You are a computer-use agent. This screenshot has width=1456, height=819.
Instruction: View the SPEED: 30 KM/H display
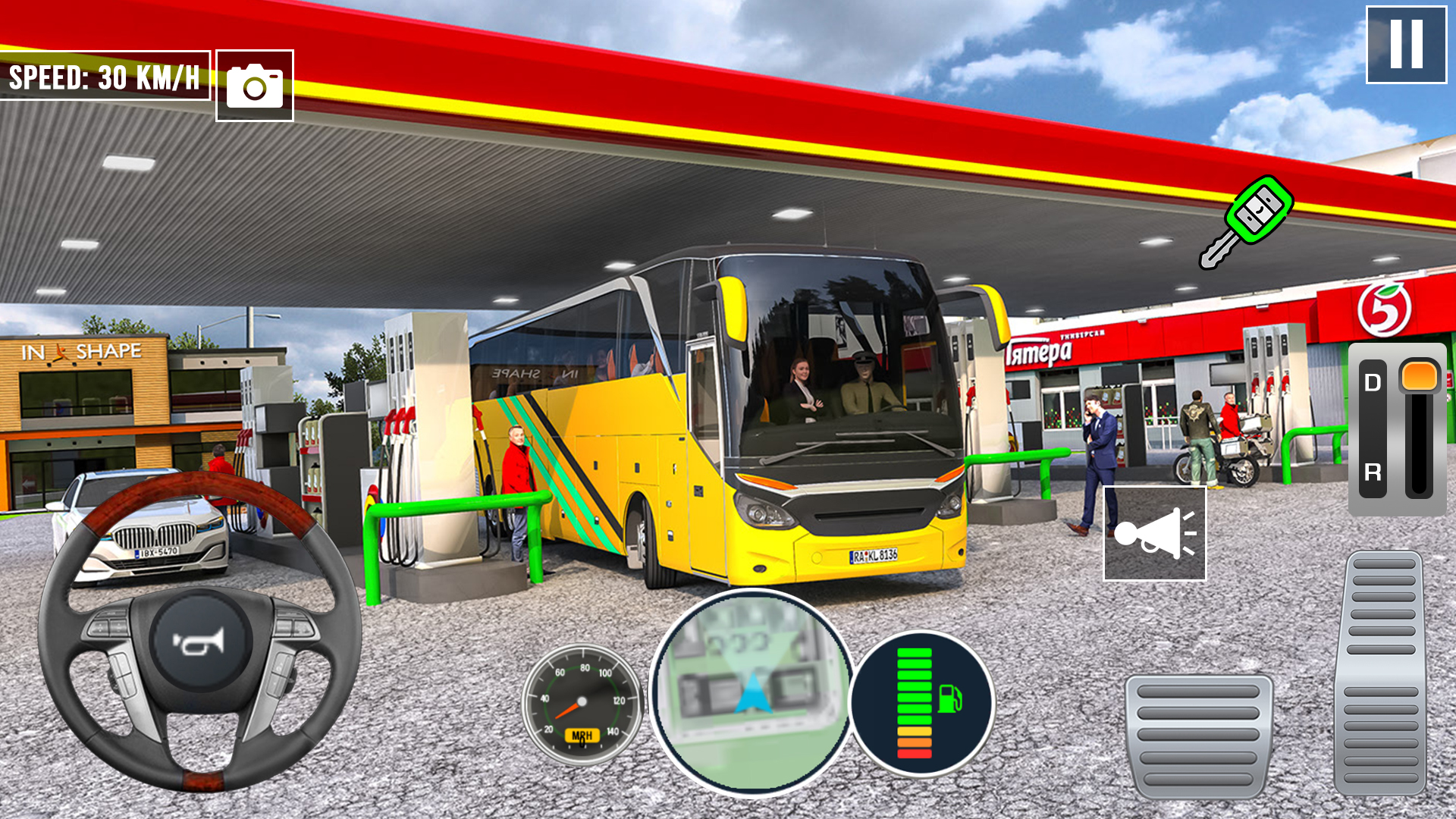102,76
